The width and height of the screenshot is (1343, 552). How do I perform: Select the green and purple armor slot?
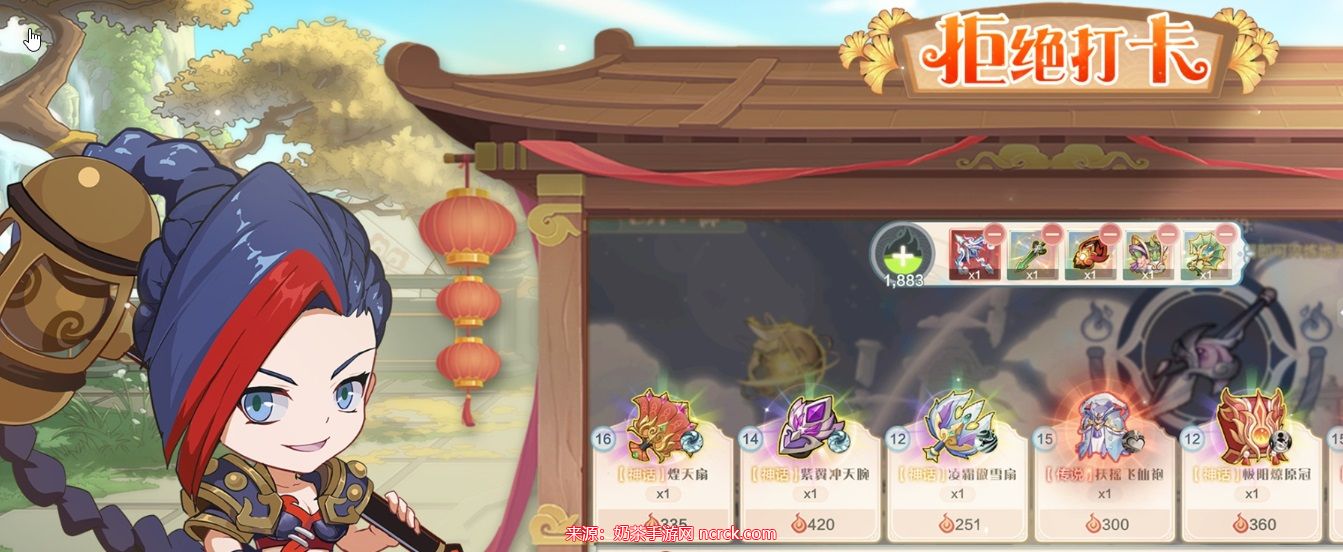pyautogui.click(x=1147, y=255)
